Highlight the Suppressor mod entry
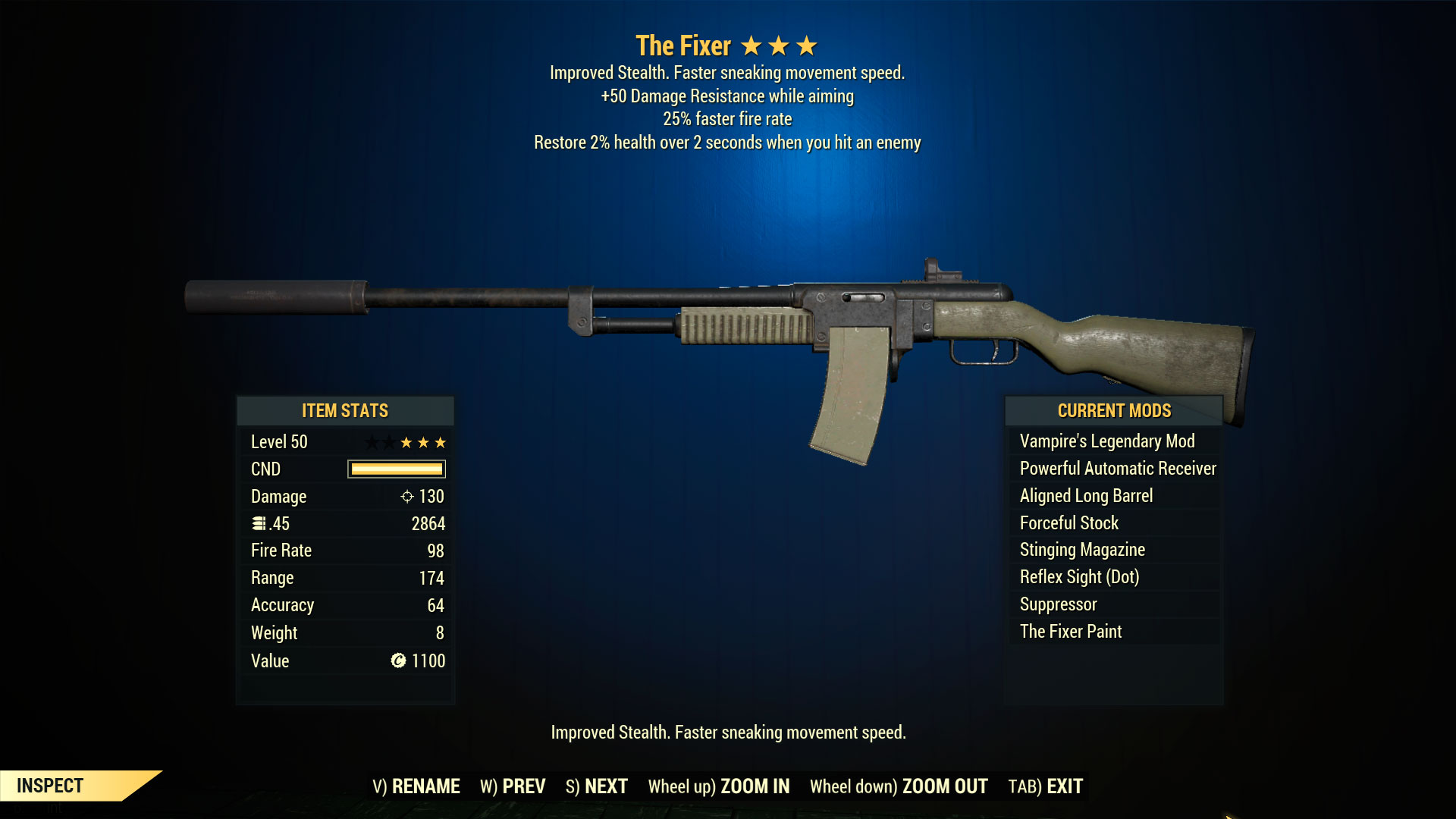 (x=1058, y=604)
